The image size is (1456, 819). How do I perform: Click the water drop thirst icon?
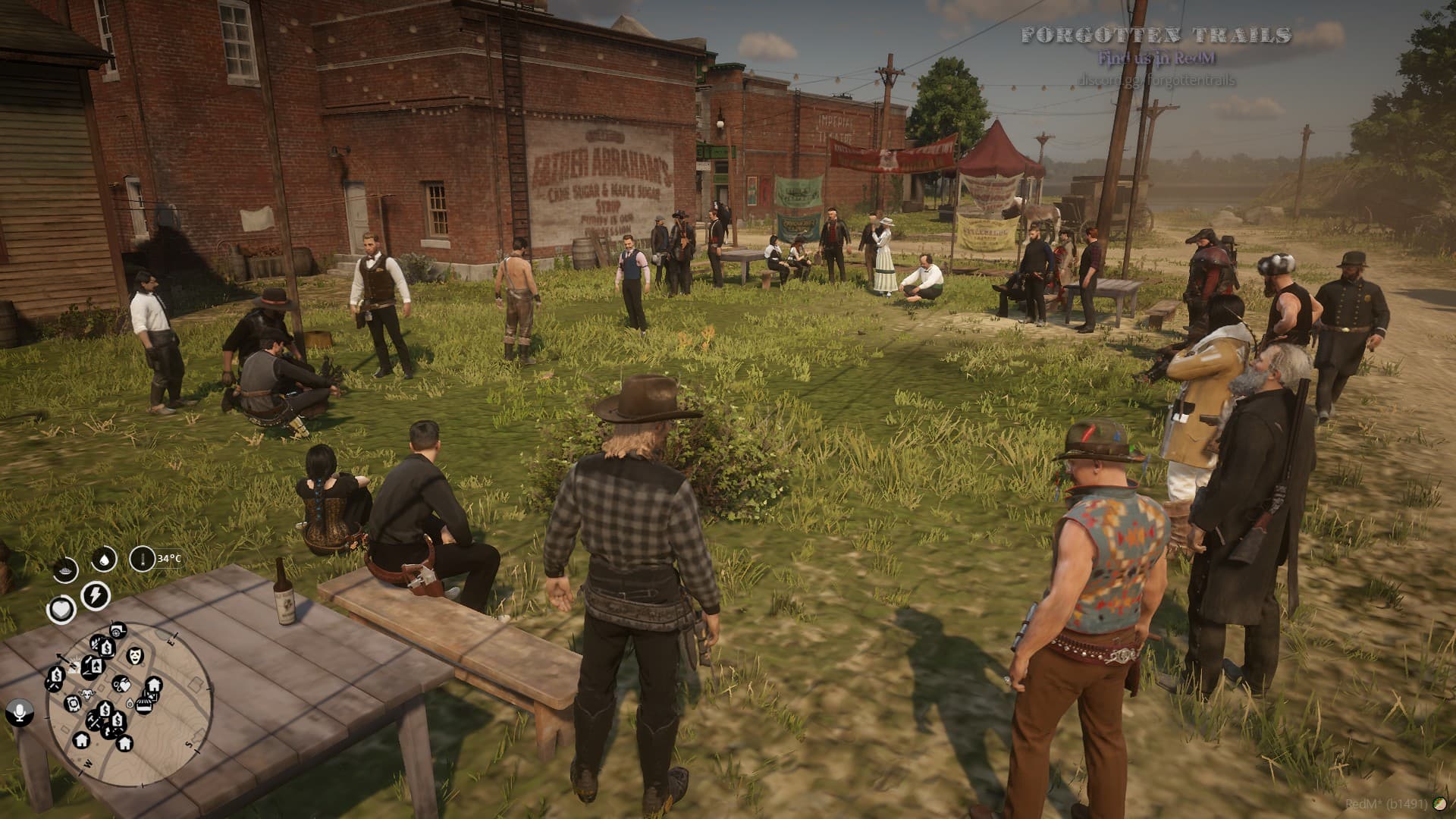[x=104, y=560]
